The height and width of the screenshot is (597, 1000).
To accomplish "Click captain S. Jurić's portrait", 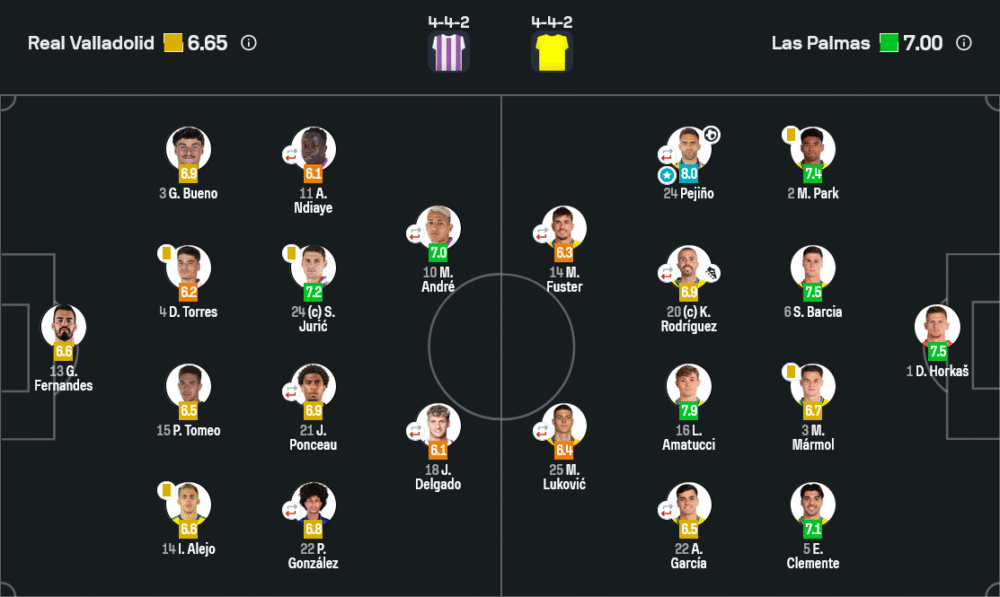I will point(314,268).
